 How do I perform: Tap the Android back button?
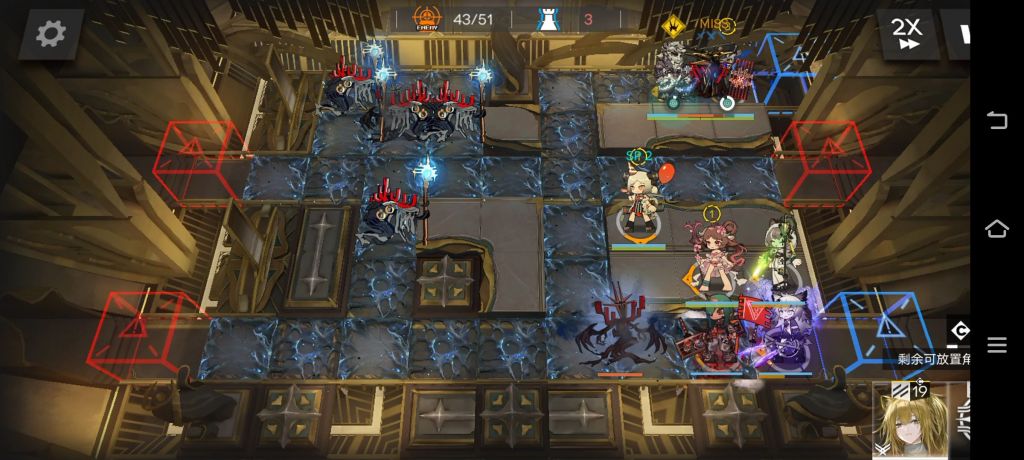click(x=997, y=121)
